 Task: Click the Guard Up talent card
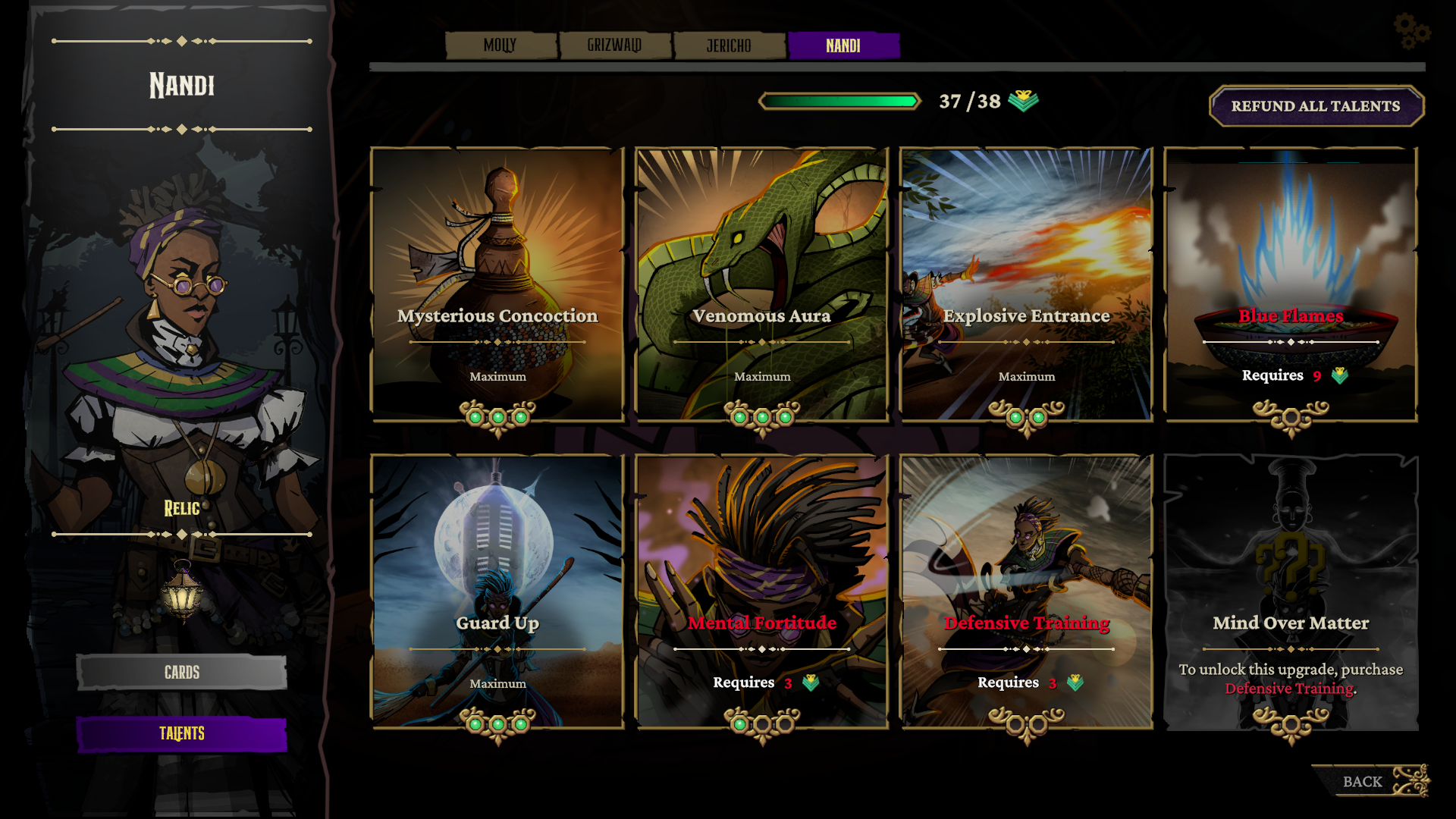(497, 591)
